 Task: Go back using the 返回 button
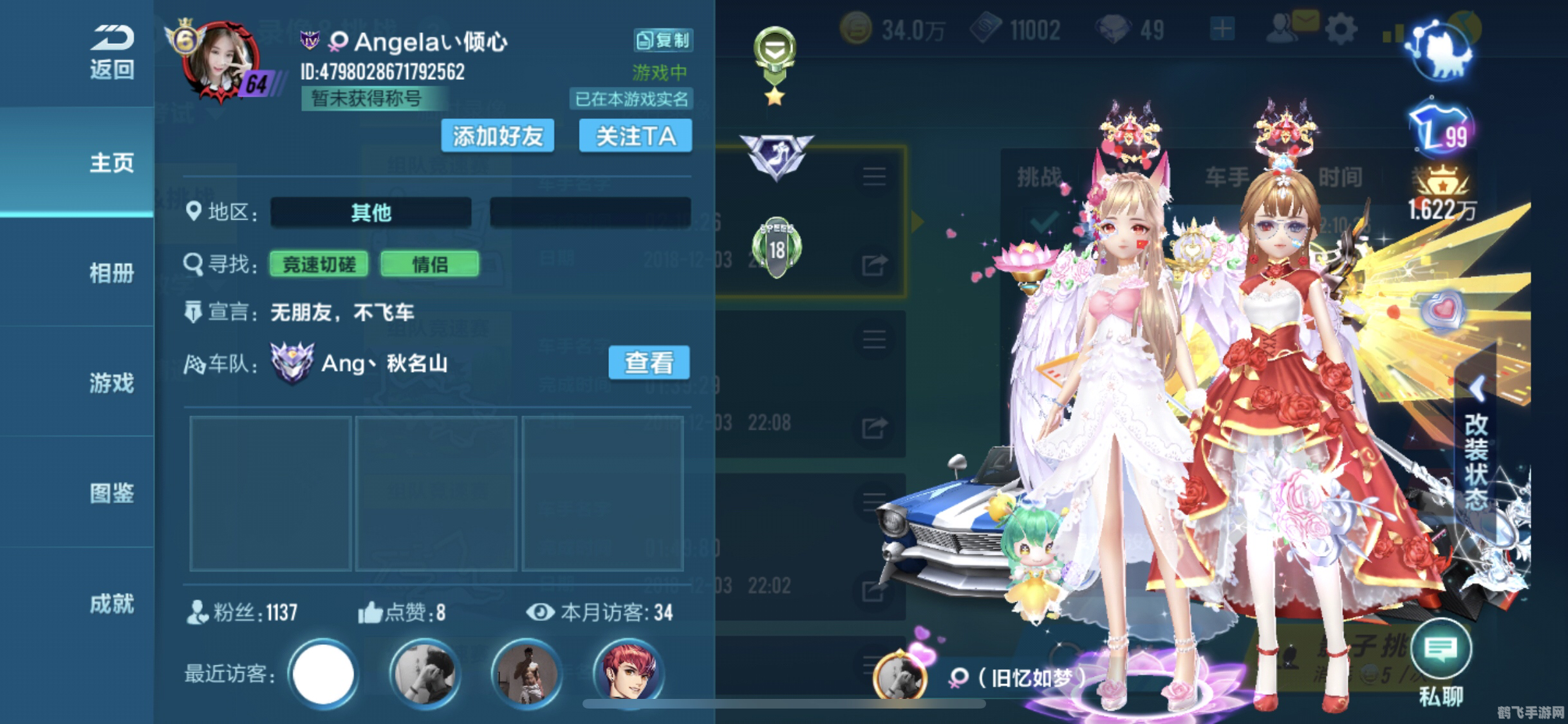[111, 51]
